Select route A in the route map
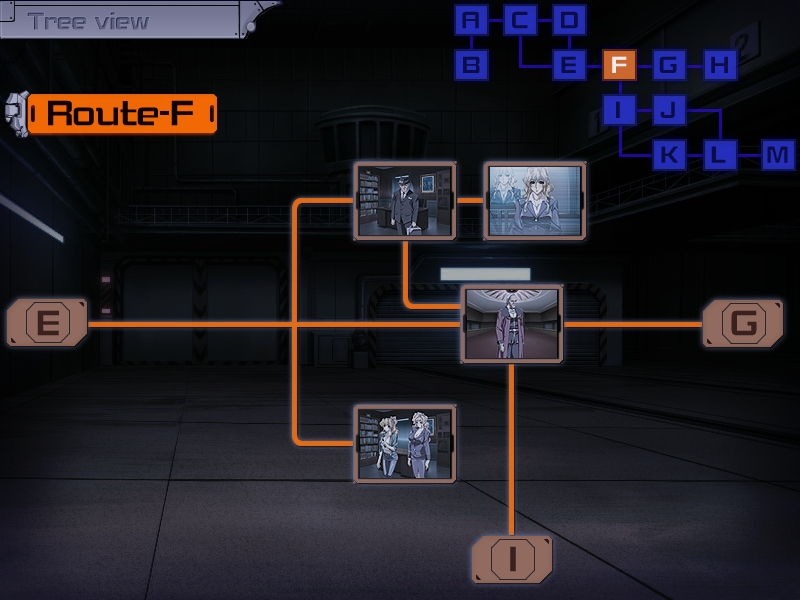This screenshot has width=800, height=600. pyautogui.click(x=472, y=20)
